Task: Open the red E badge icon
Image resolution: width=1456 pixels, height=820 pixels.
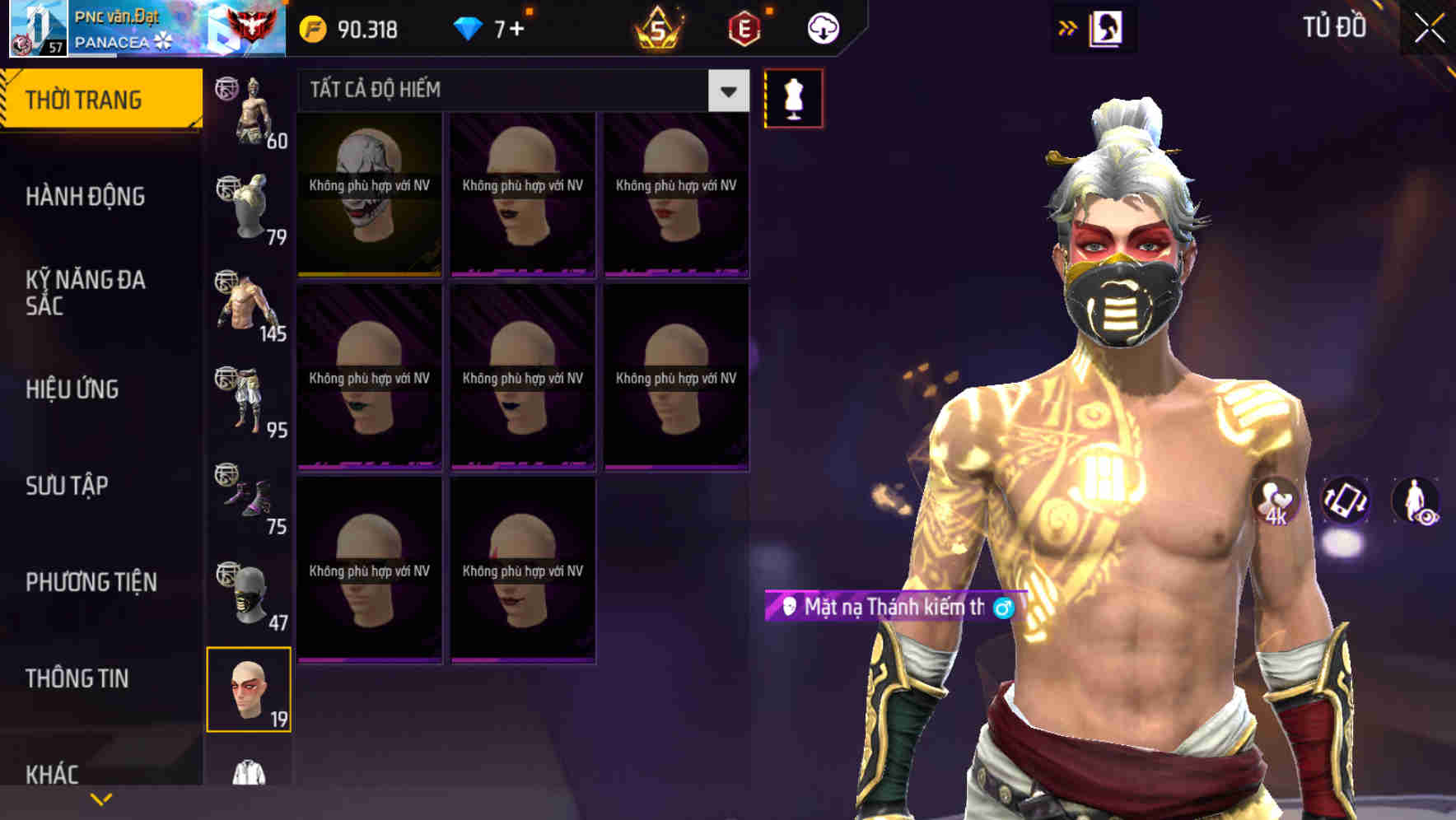Action: pos(745,27)
